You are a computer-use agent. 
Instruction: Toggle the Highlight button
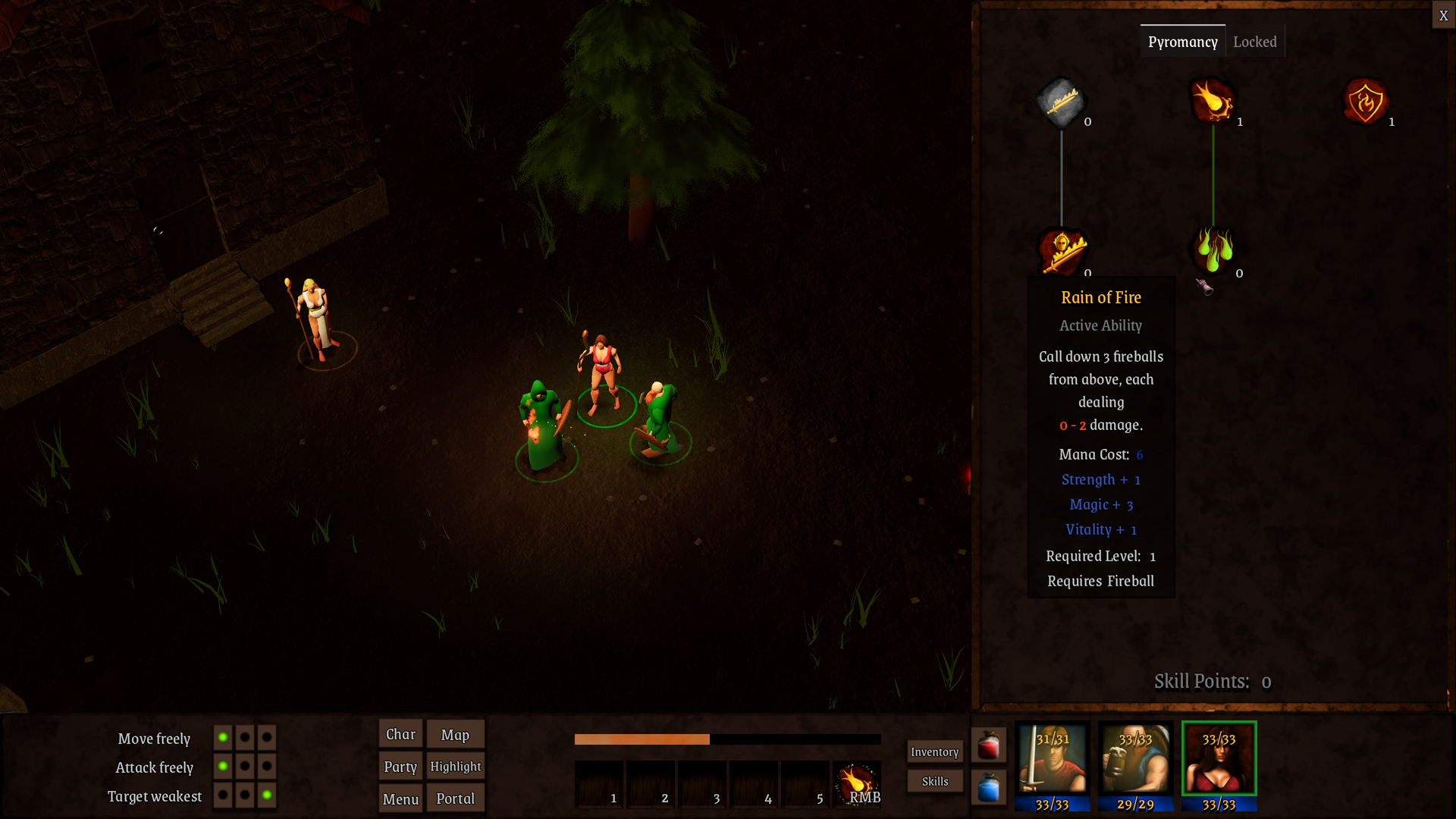[455, 767]
